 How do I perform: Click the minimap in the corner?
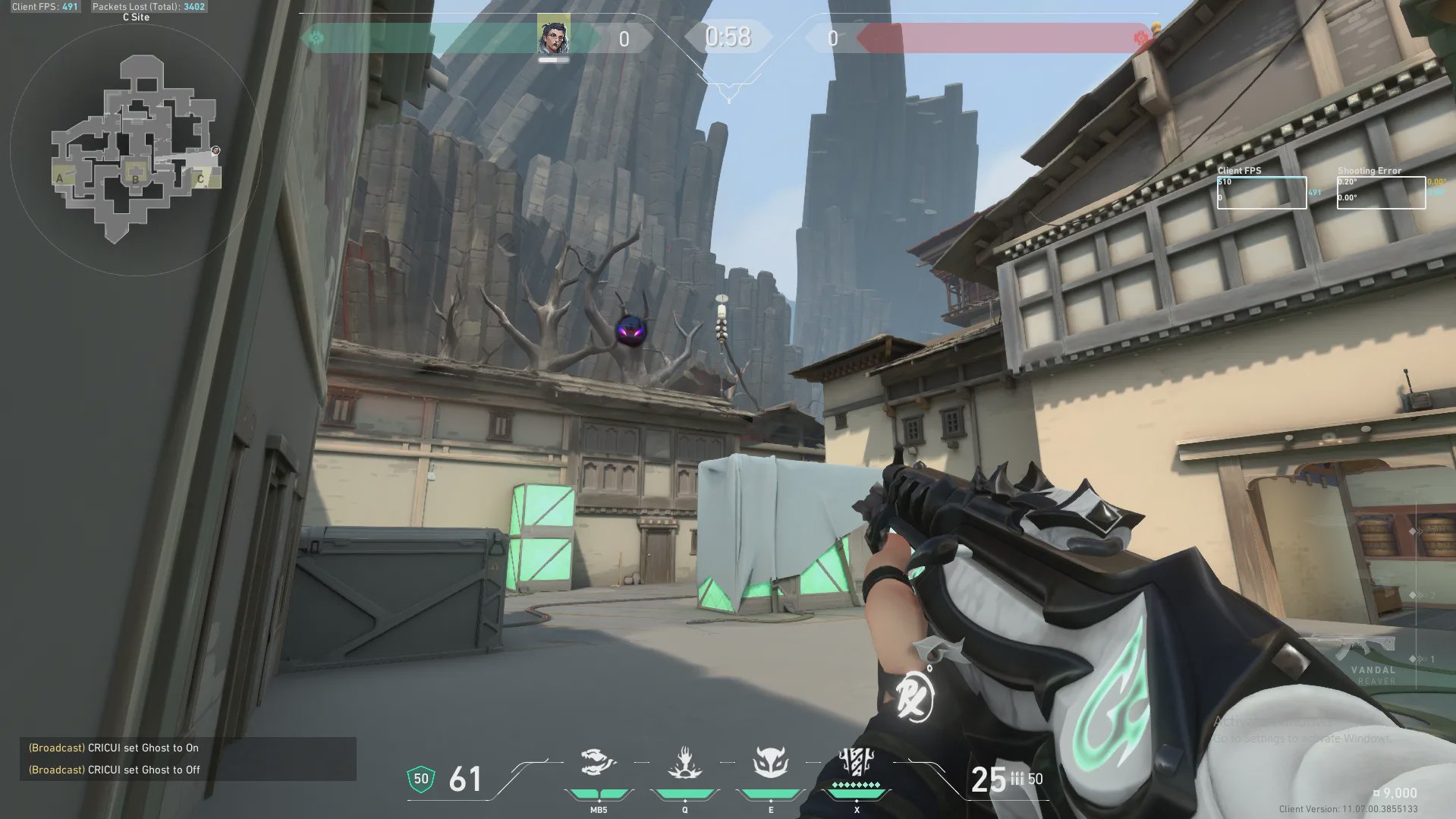[x=136, y=150]
